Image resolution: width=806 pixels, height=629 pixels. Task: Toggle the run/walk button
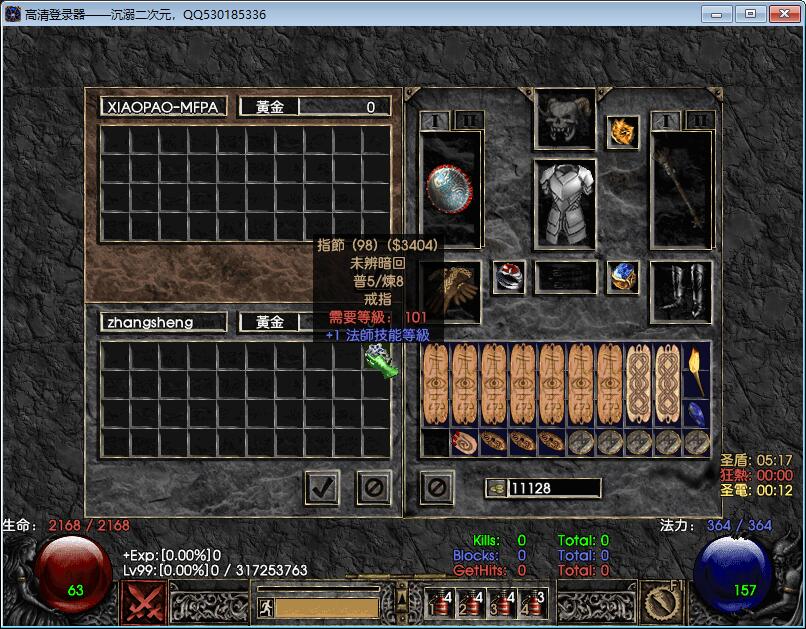coord(266,606)
